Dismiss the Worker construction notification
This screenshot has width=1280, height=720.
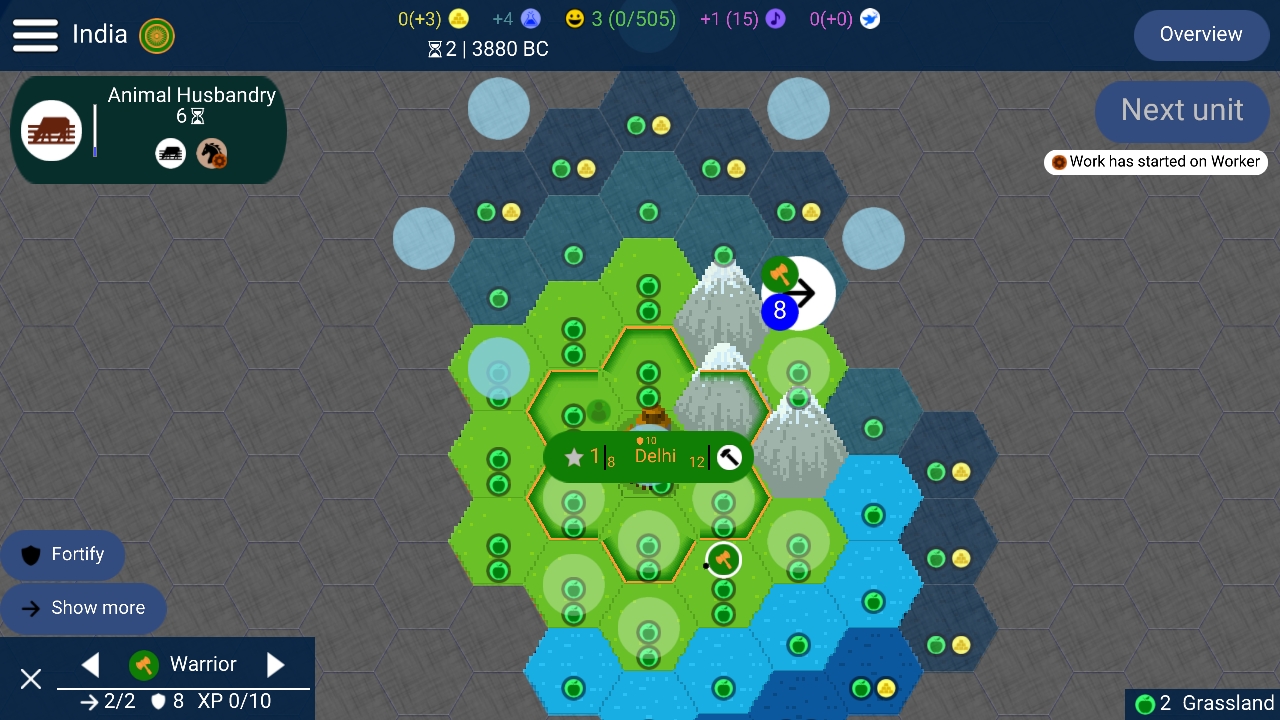(x=1155, y=161)
